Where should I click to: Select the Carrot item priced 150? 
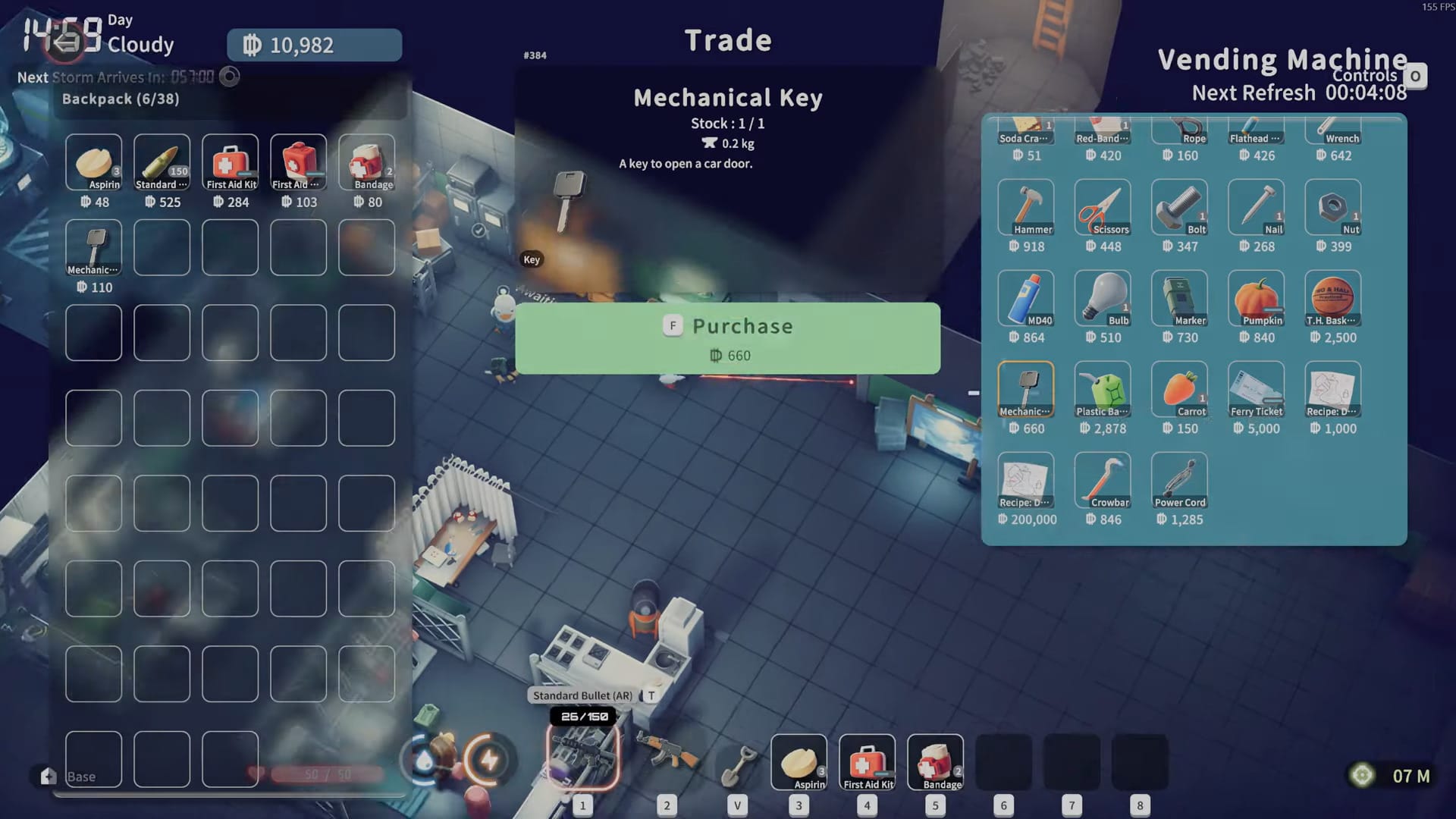1179,388
